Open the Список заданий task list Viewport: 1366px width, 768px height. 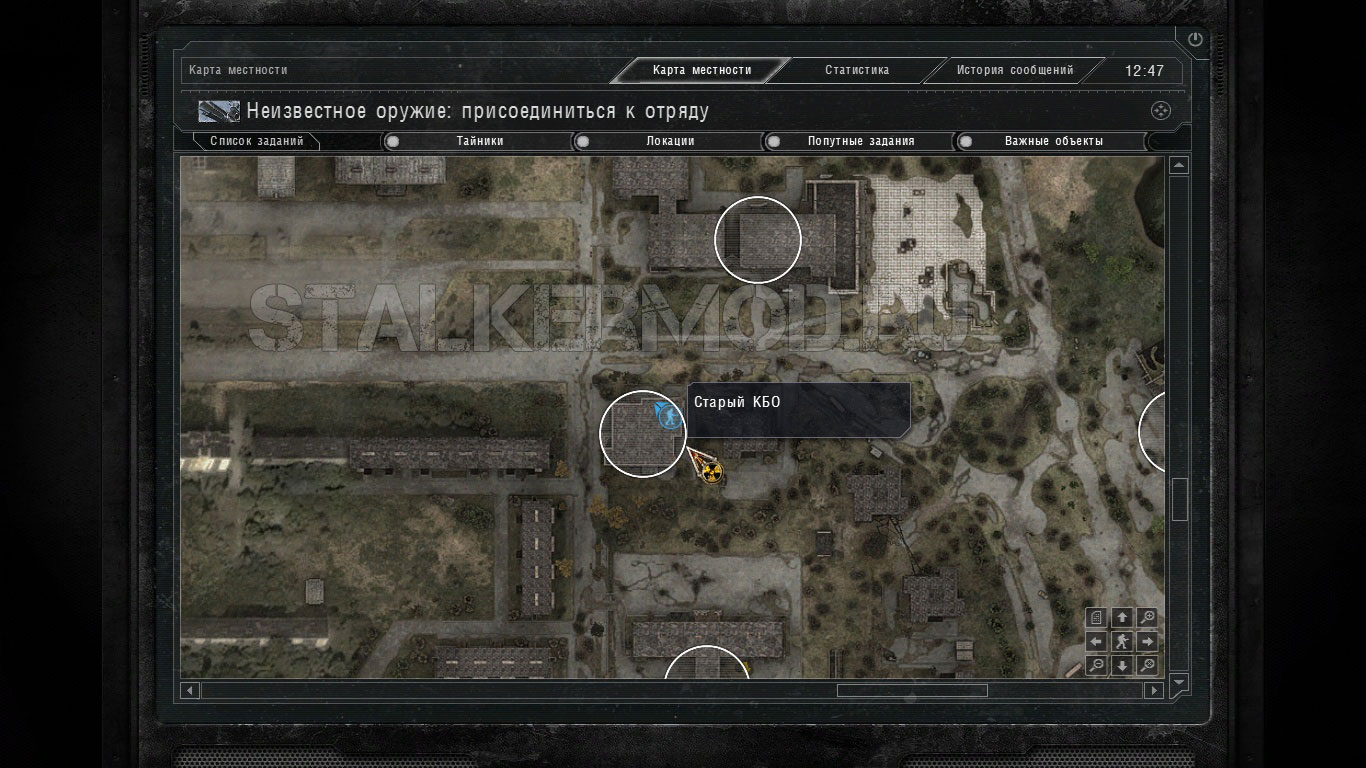click(256, 142)
